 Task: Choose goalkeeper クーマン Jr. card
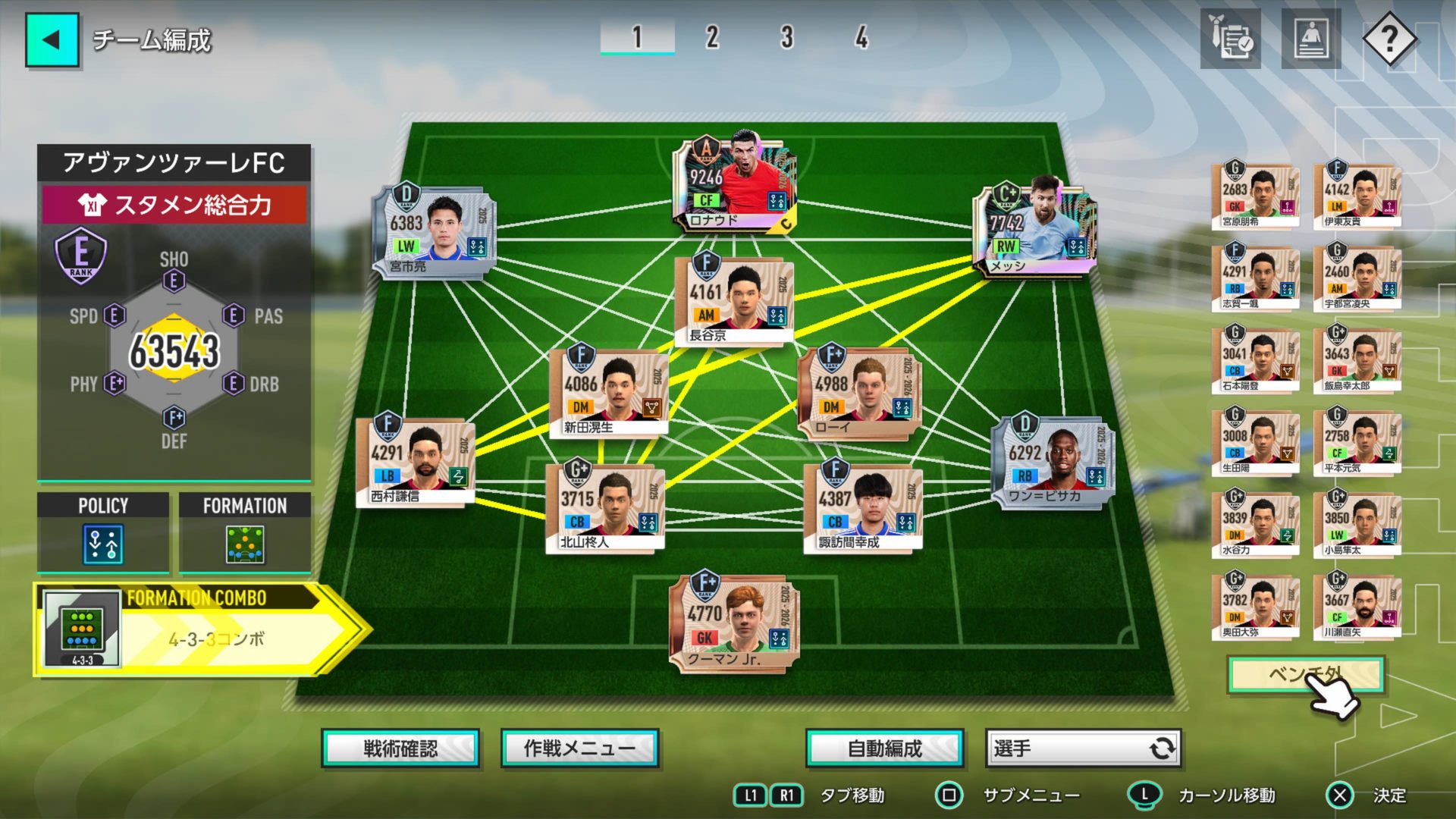[733, 624]
